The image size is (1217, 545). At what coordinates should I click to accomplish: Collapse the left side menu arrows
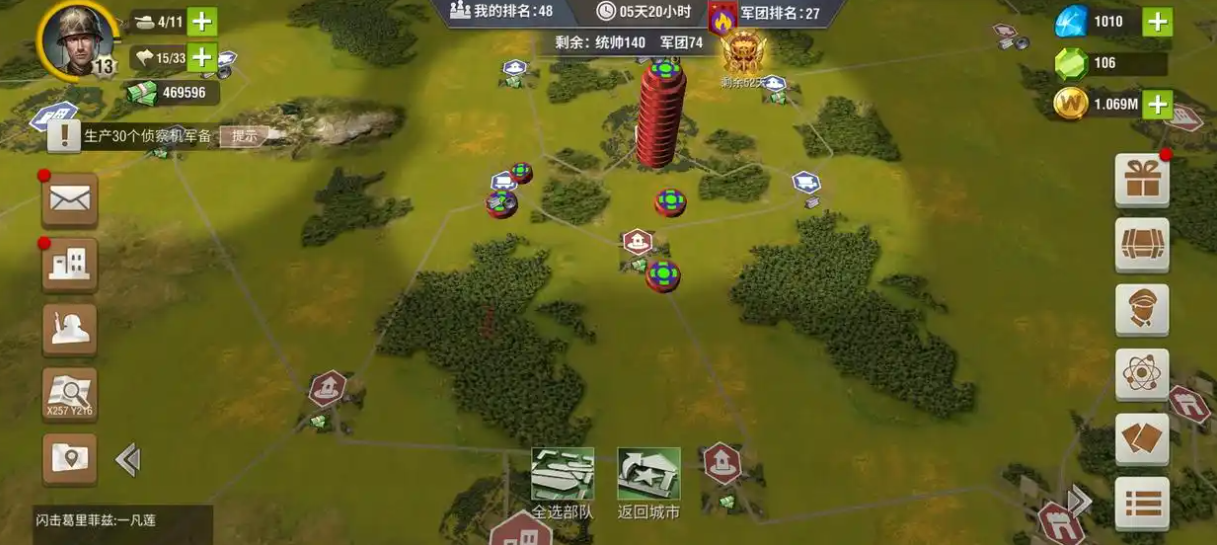127,459
